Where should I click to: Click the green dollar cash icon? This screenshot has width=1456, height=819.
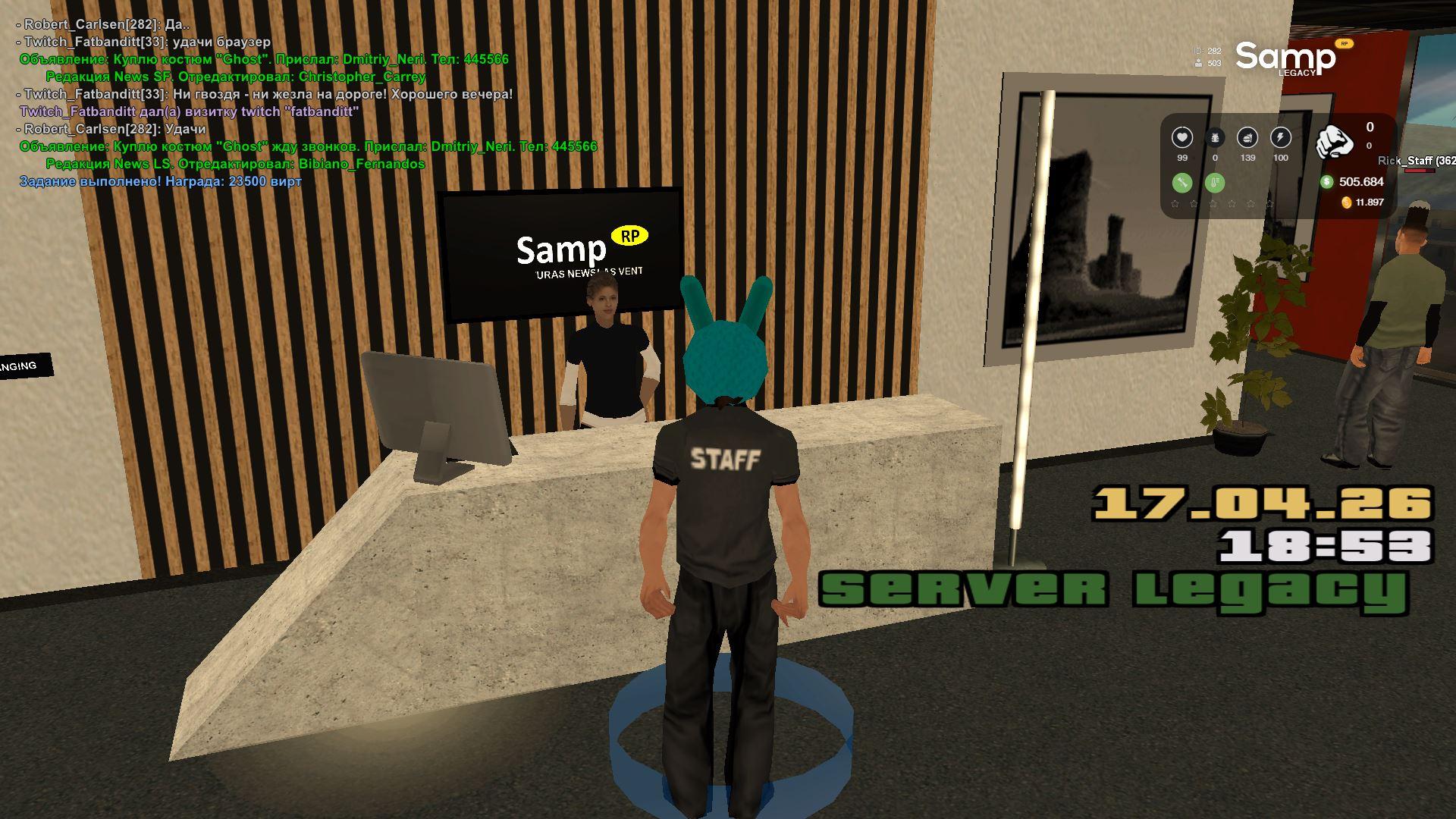1326,182
